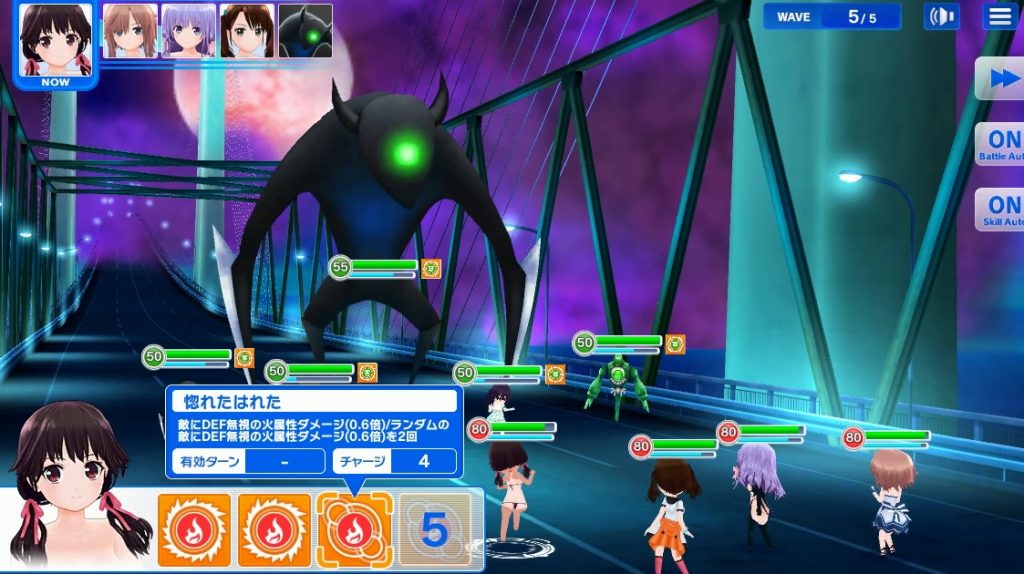Choose the light-brown-haired girl turn portrait

click(130, 30)
